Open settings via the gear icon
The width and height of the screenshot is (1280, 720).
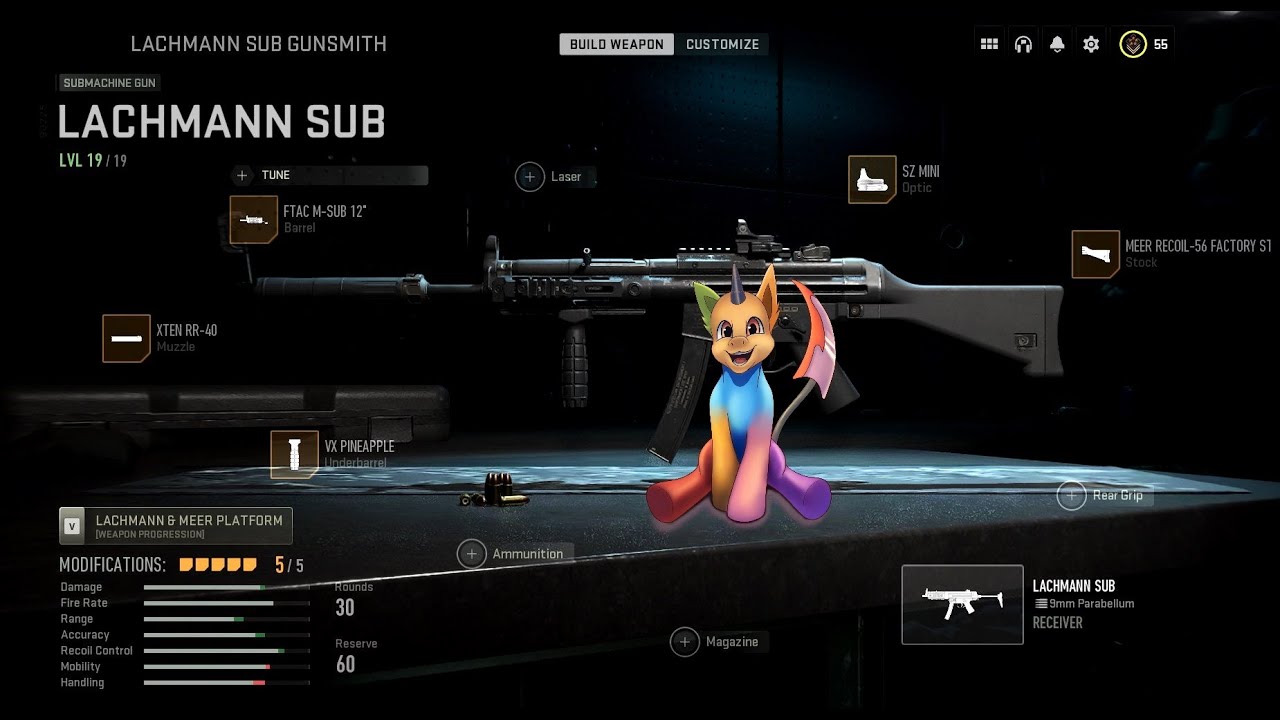coord(1091,44)
